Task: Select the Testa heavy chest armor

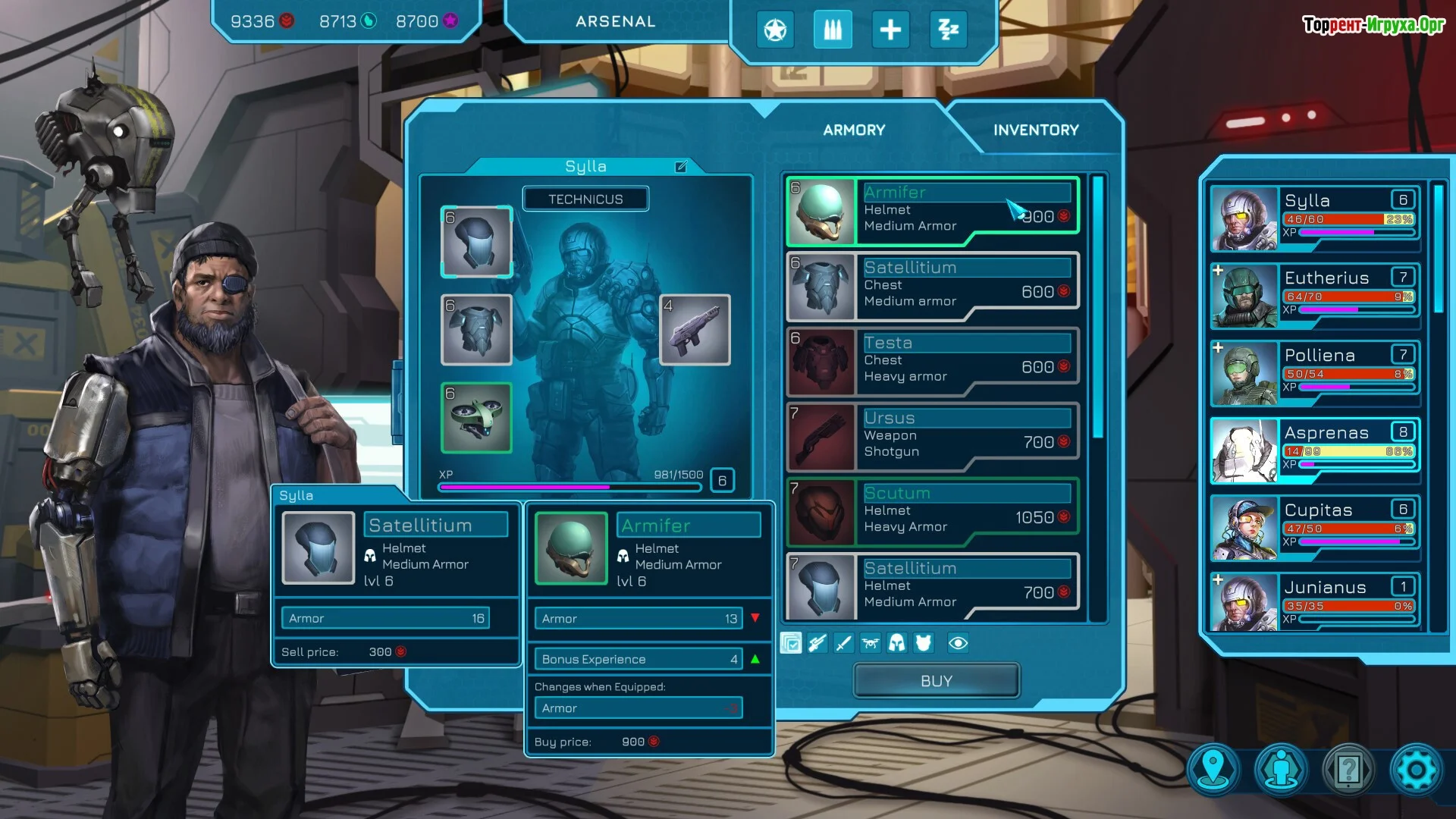Action: point(933,362)
